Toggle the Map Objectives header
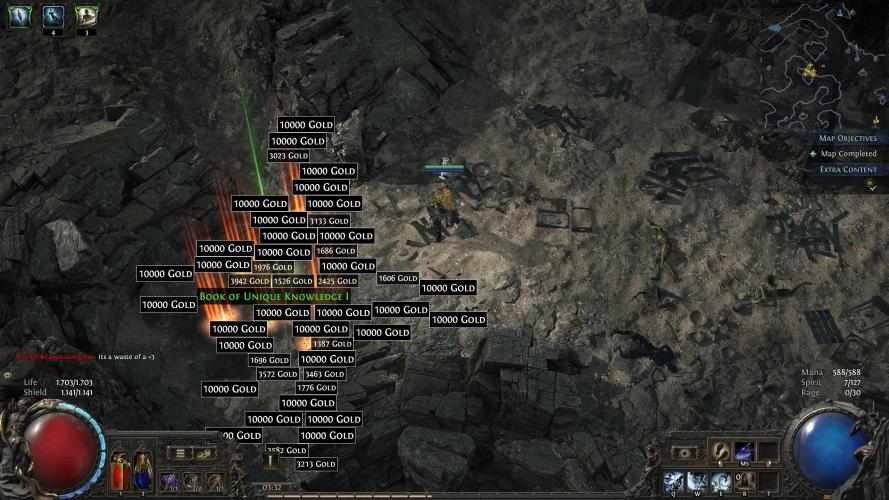This screenshot has height=500, width=889. click(846, 138)
